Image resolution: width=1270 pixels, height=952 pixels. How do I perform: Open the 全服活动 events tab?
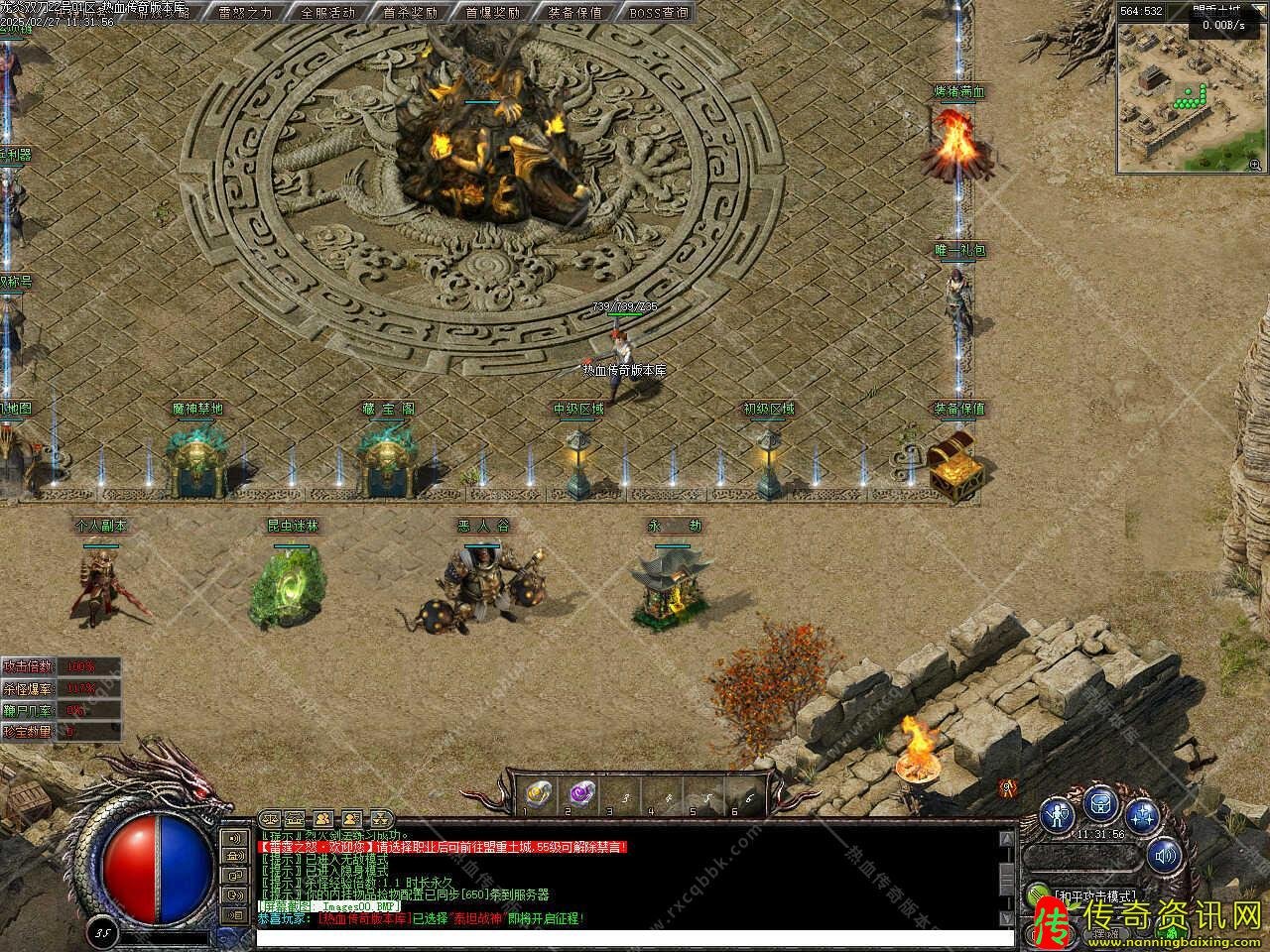click(x=327, y=13)
